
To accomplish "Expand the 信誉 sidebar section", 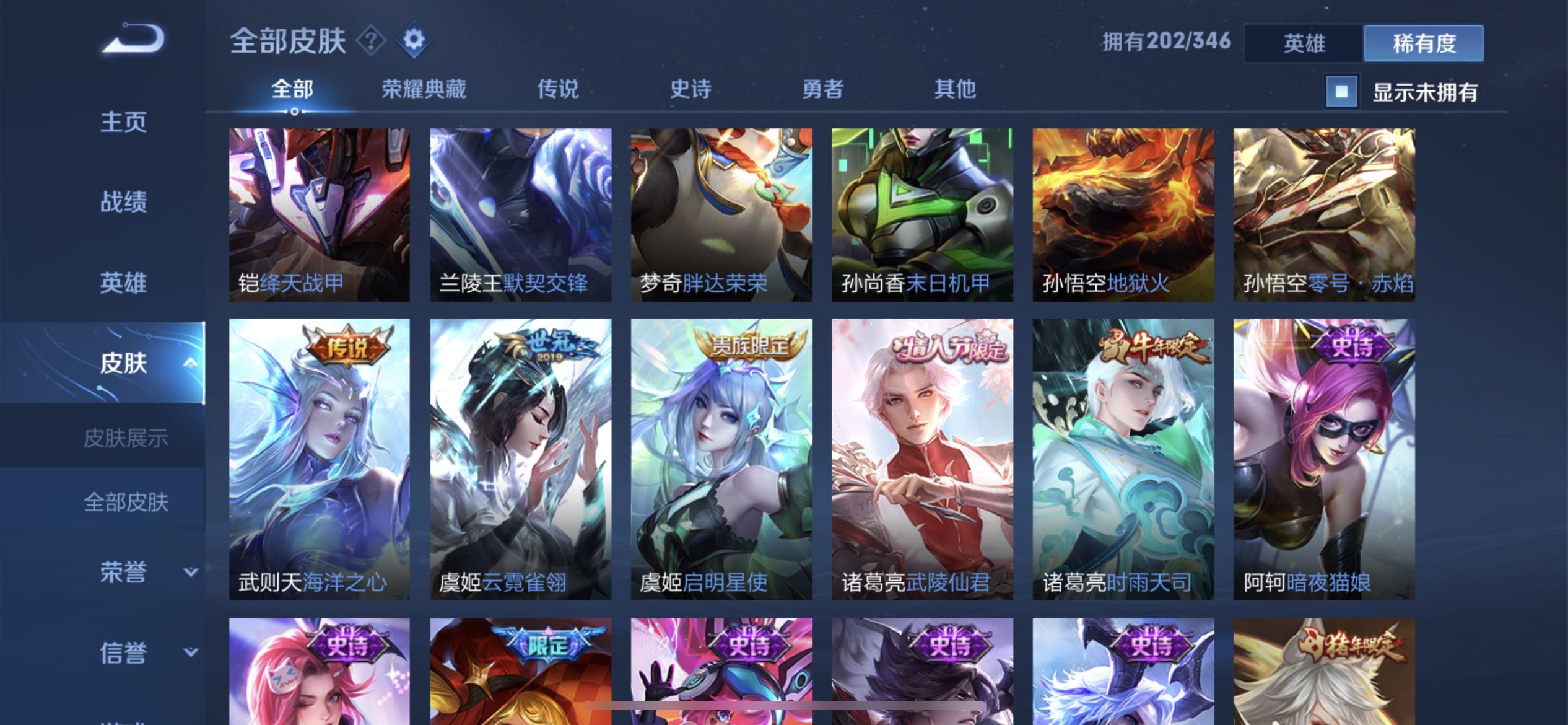I will point(123,652).
